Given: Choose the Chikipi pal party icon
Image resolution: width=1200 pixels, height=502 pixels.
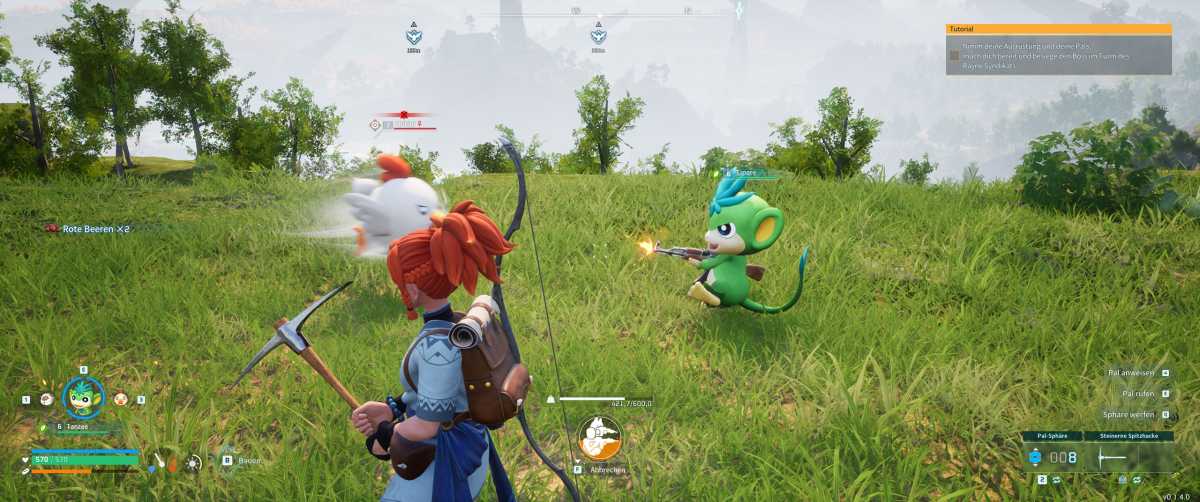Looking at the screenshot, I should (x=121, y=398).
